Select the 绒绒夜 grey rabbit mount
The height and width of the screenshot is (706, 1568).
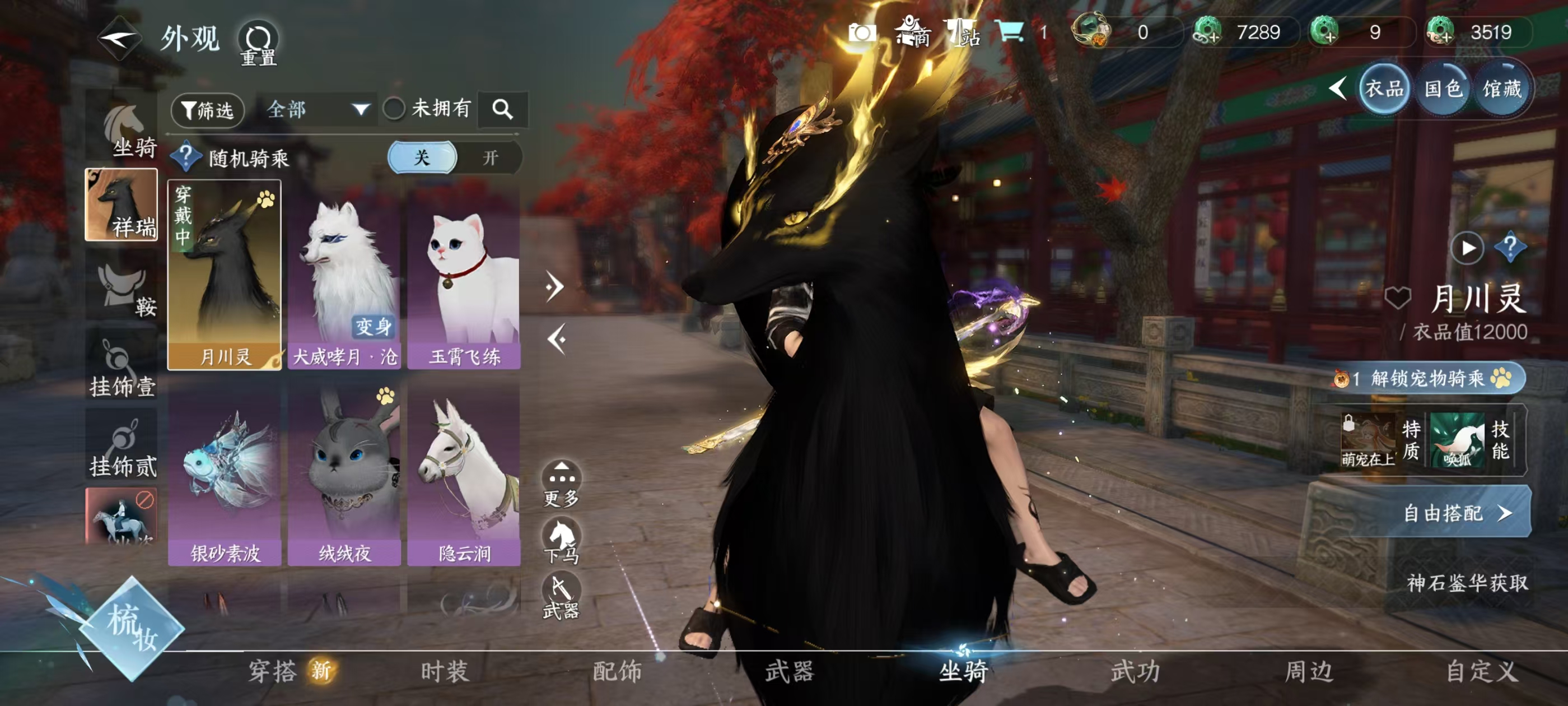coord(344,473)
